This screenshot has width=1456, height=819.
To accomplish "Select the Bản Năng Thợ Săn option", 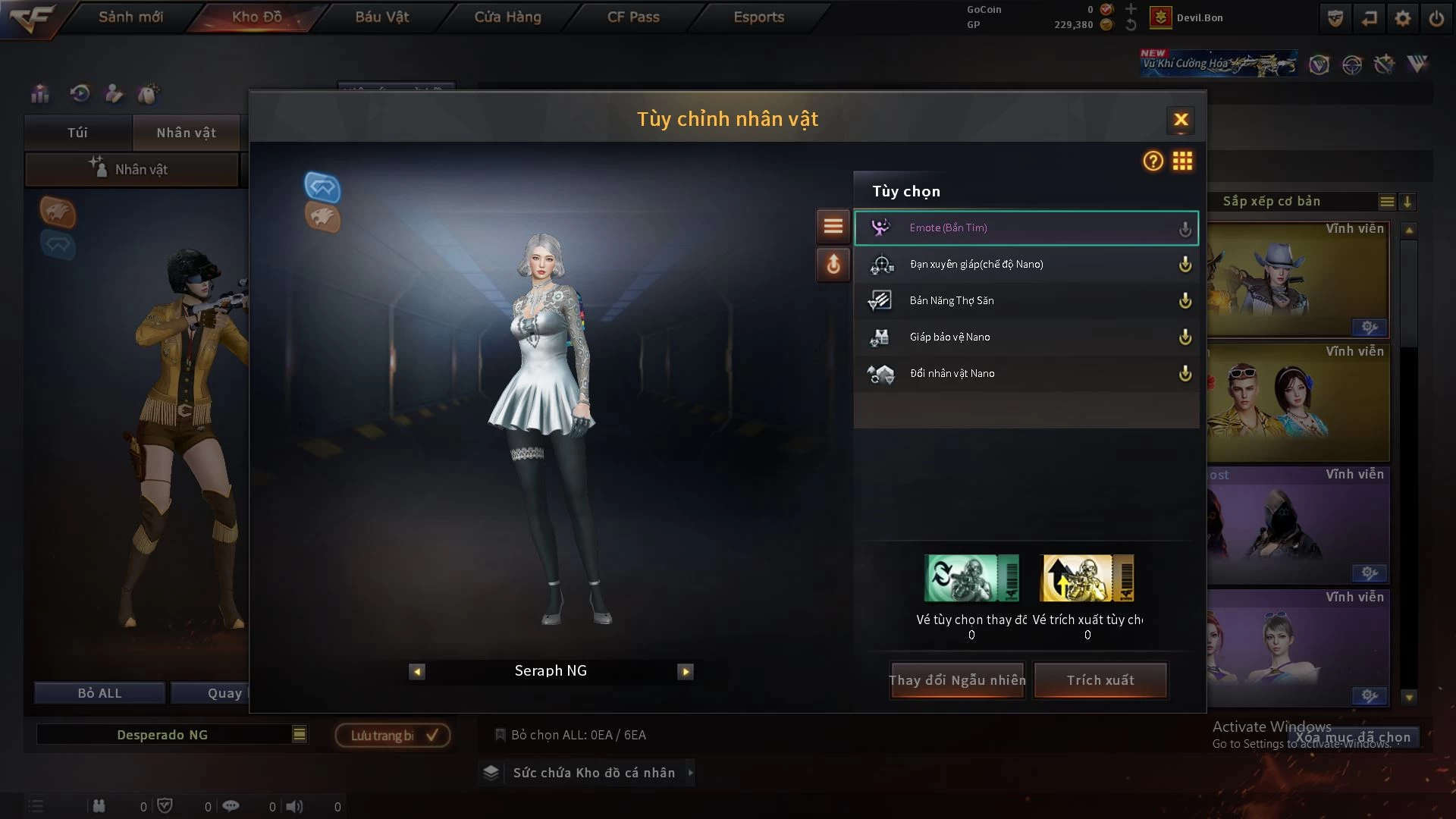I will [1025, 301].
